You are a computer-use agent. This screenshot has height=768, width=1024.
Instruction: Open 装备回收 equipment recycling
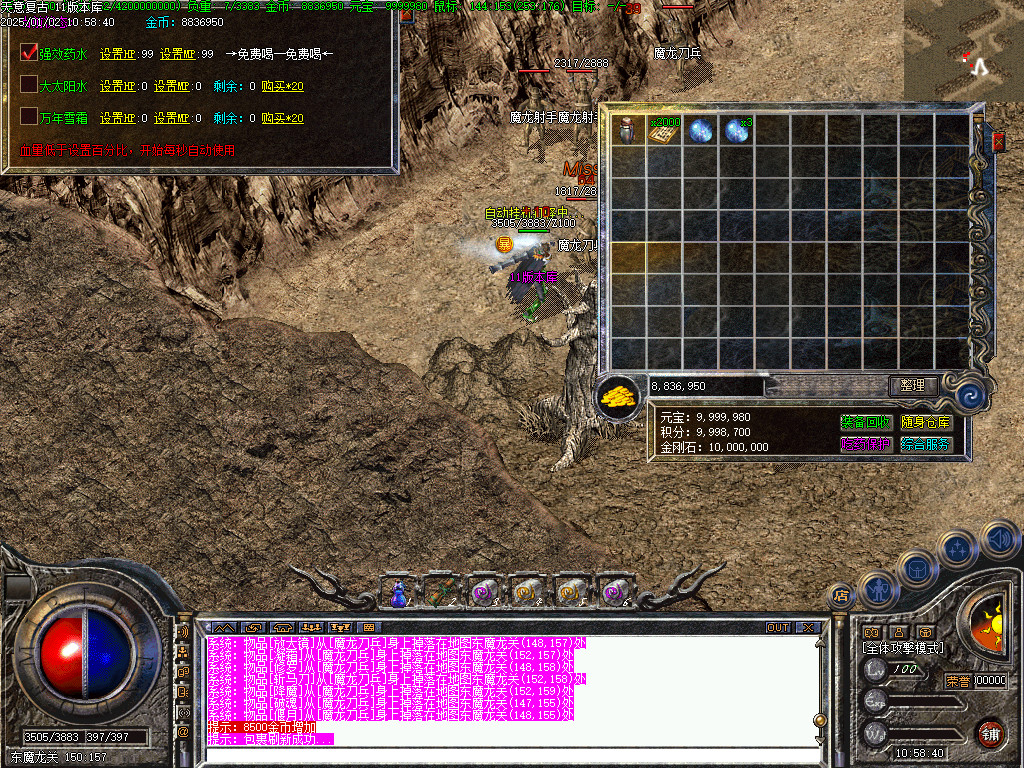pyautogui.click(x=866, y=422)
